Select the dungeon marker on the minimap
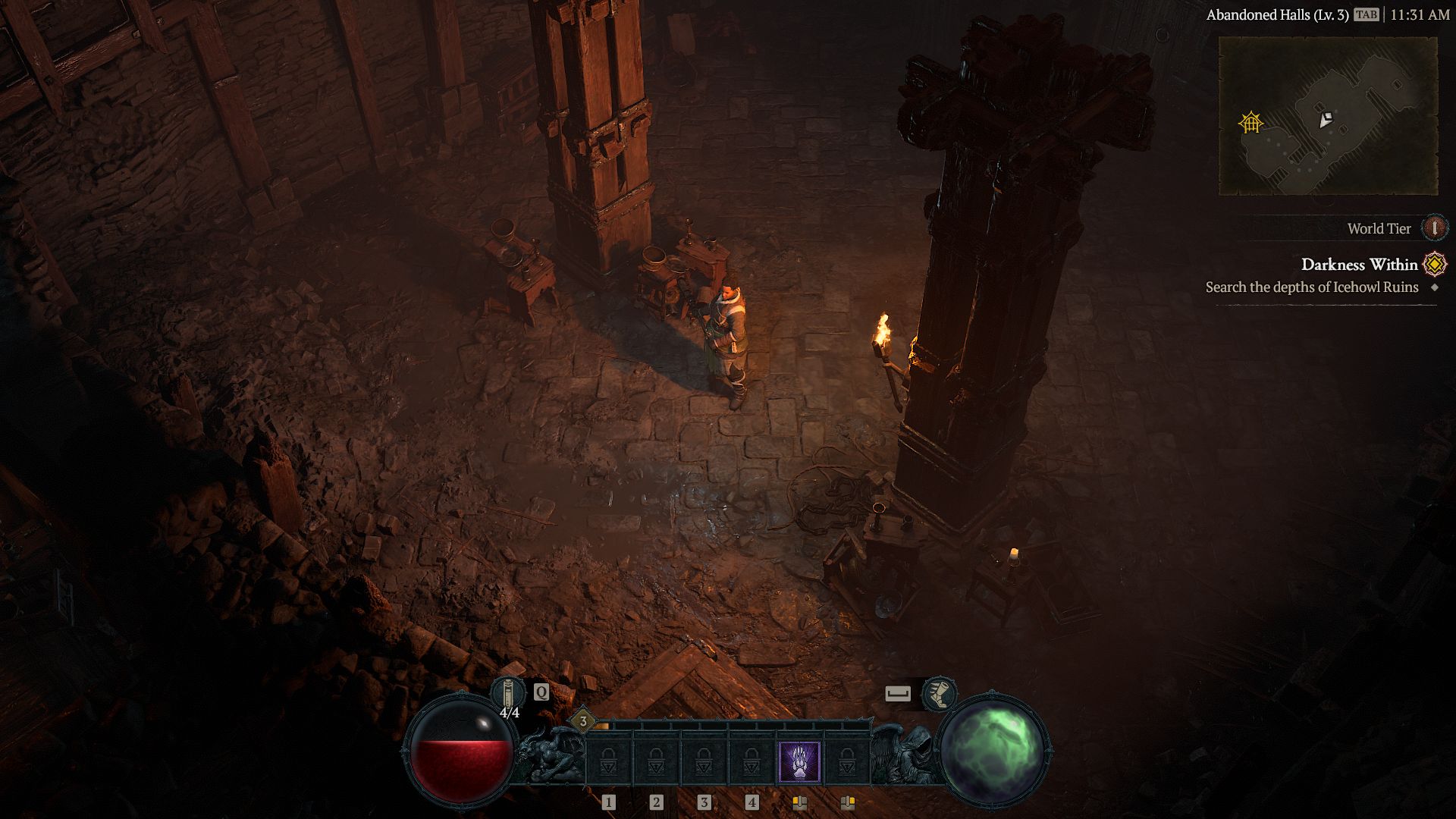The height and width of the screenshot is (819, 1456). pyautogui.click(x=1250, y=122)
